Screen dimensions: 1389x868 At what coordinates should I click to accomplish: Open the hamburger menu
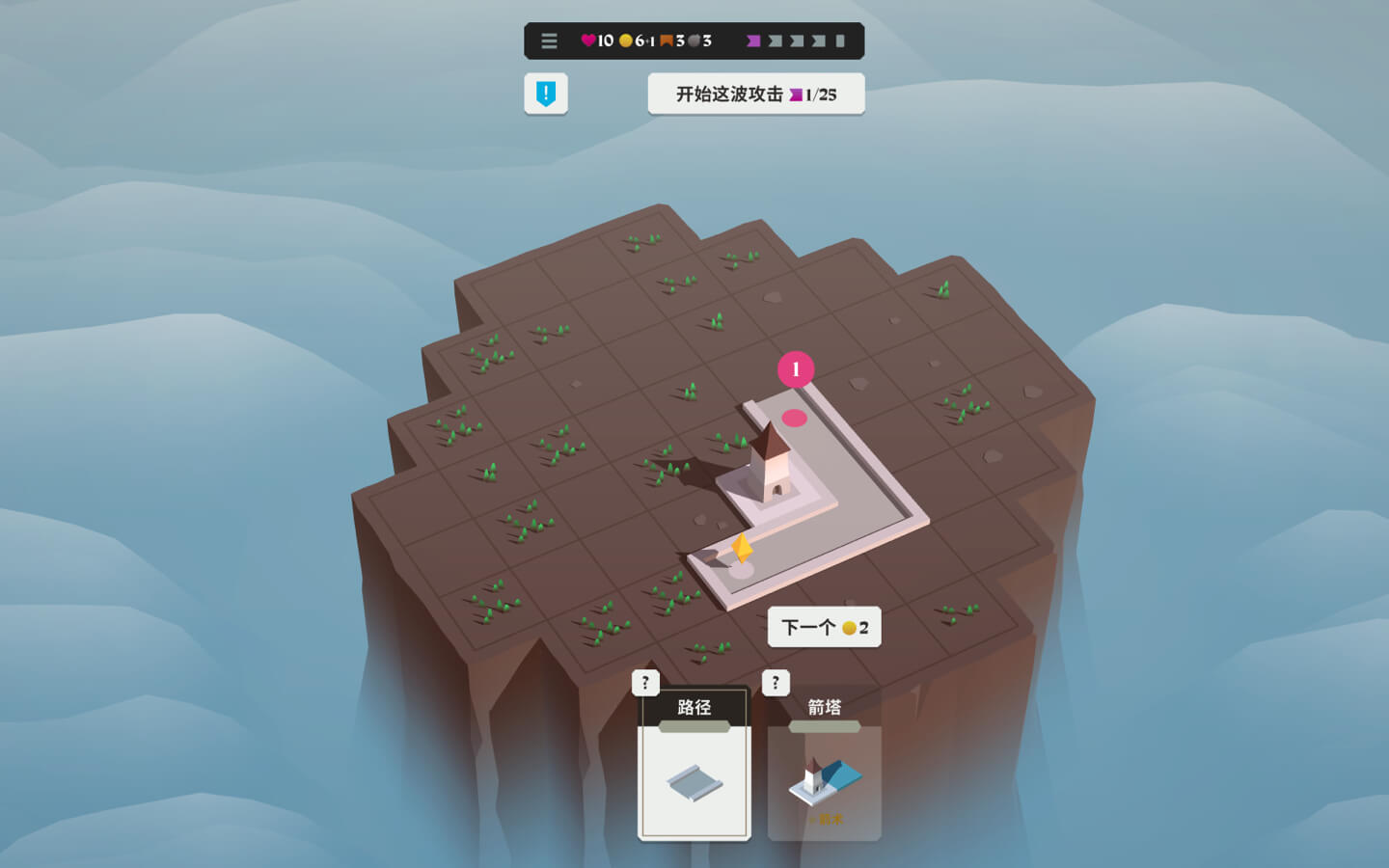[549, 41]
